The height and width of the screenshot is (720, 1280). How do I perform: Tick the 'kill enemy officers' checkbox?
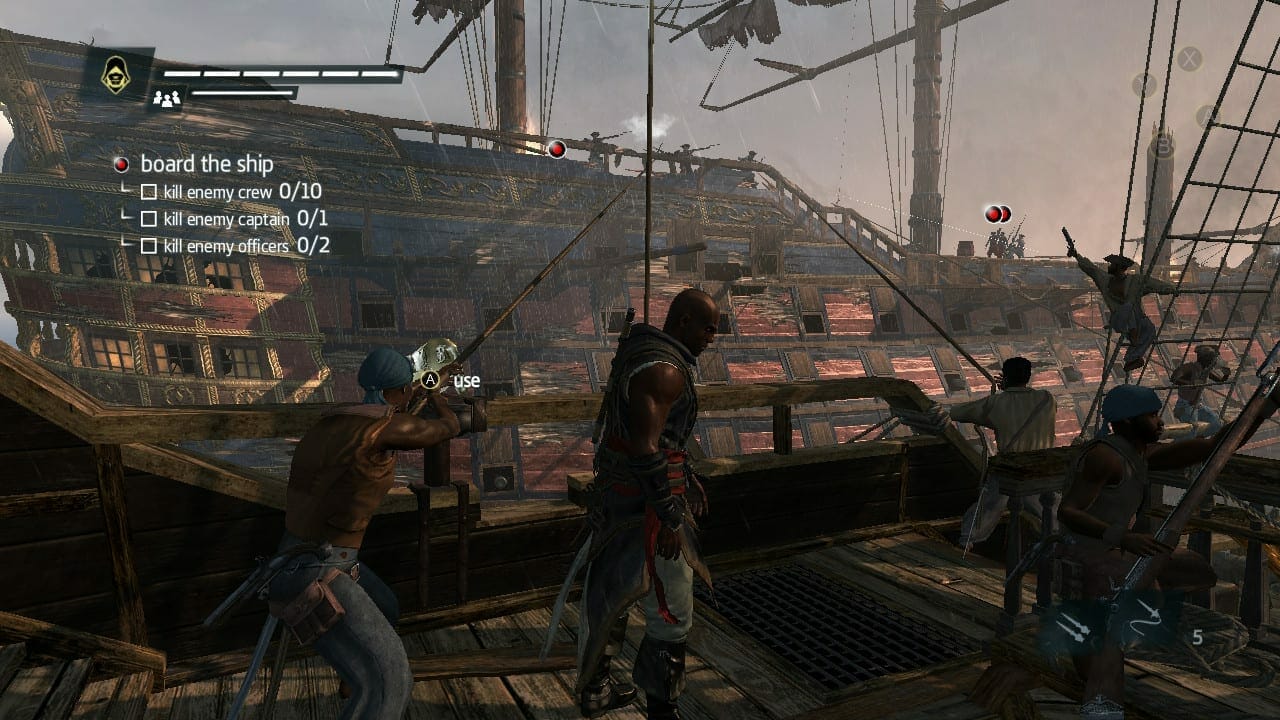(149, 245)
